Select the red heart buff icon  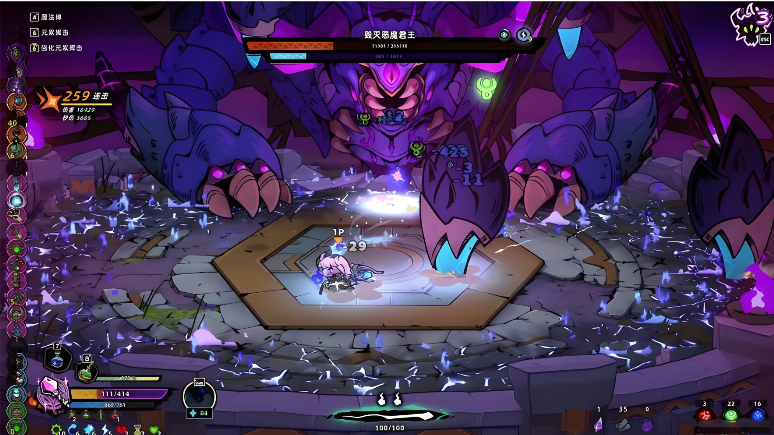122,429
